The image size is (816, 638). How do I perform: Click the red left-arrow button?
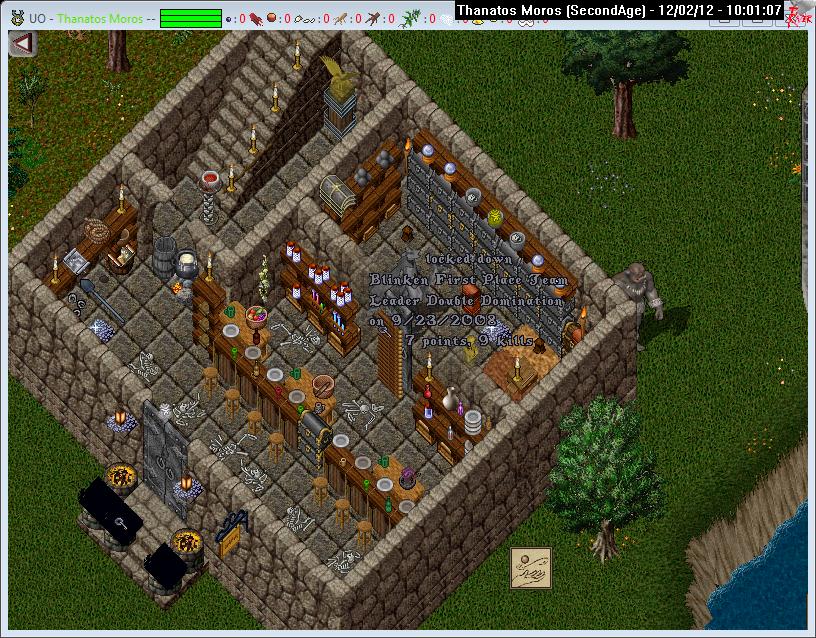[23, 45]
